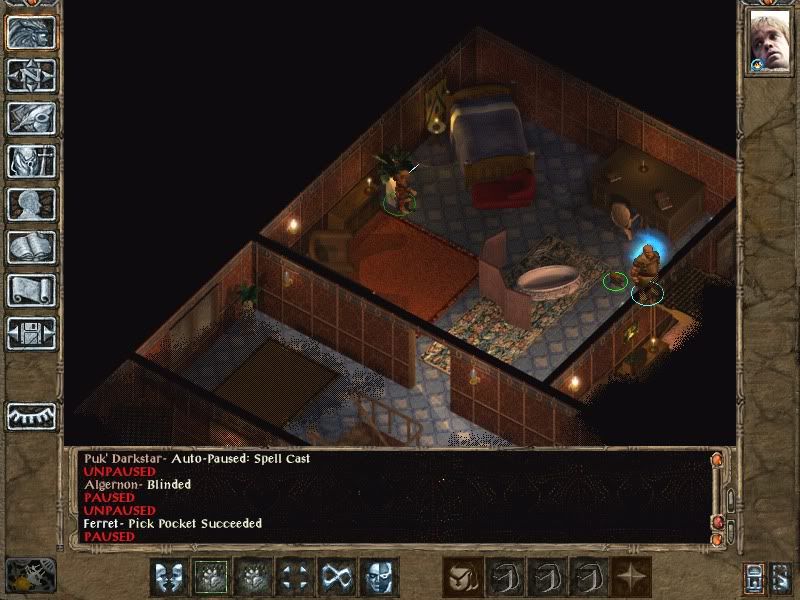Activate the single silver mask button

tap(380, 577)
